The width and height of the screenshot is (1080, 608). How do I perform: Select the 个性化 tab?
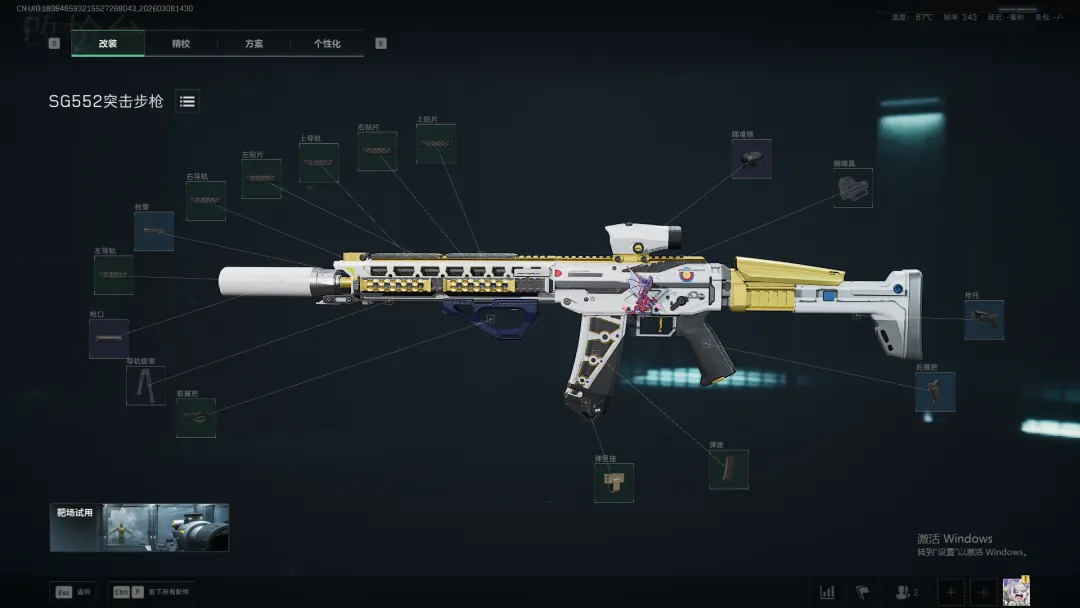(x=327, y=44)
